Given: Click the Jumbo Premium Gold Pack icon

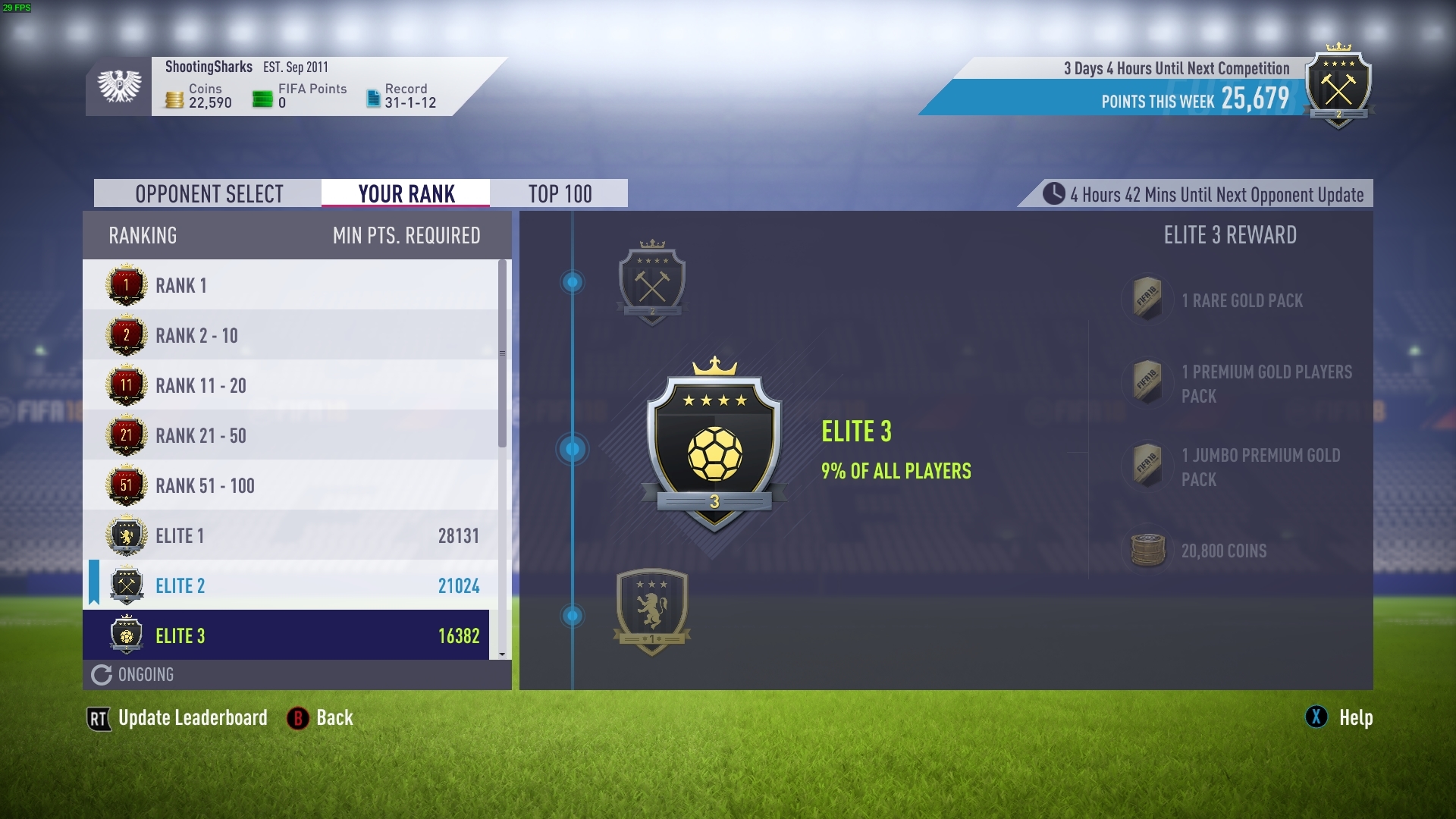Looking at the screenshot, I should click(1147, 466).
